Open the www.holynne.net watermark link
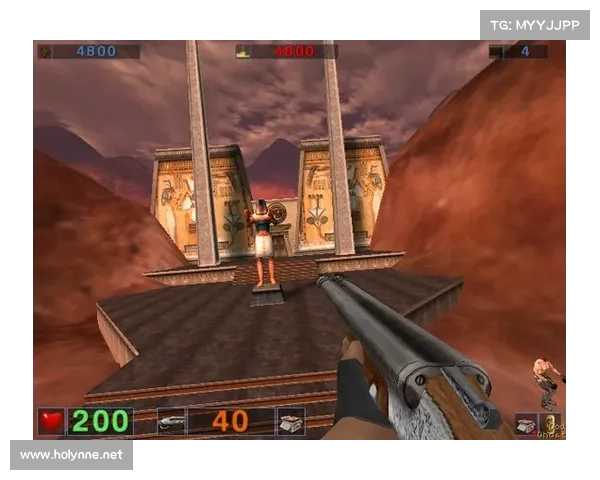Screen dimensions: 600x480 tap(71, 455)
